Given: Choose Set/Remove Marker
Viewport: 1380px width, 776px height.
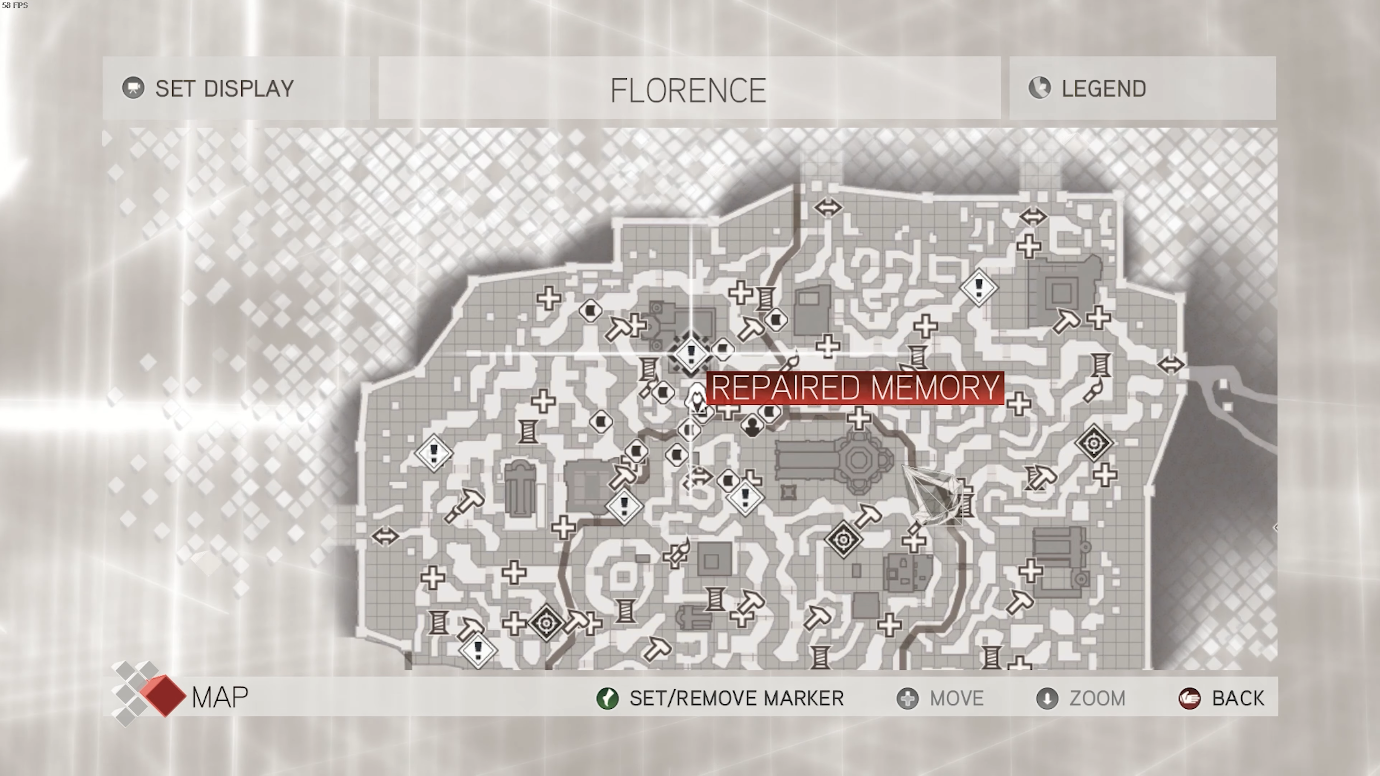Looking at the screenshot, I should coord(720,698).
